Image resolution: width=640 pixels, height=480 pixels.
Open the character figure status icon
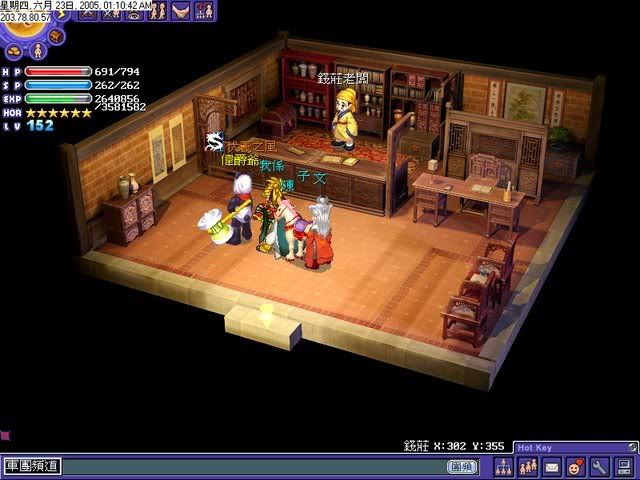(37, 48)
